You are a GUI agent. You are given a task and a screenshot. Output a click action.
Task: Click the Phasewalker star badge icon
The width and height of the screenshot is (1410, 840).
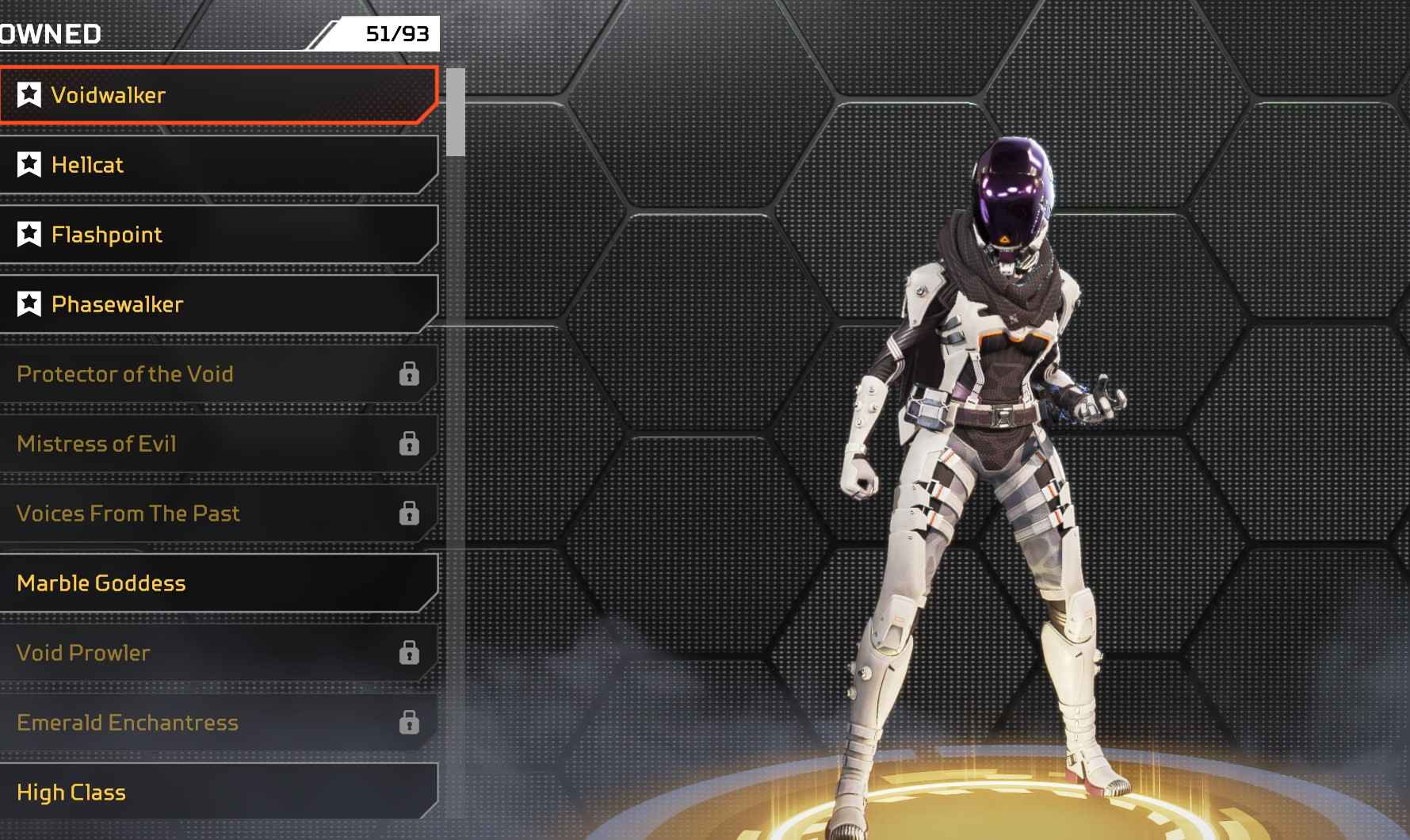[29, 304]
